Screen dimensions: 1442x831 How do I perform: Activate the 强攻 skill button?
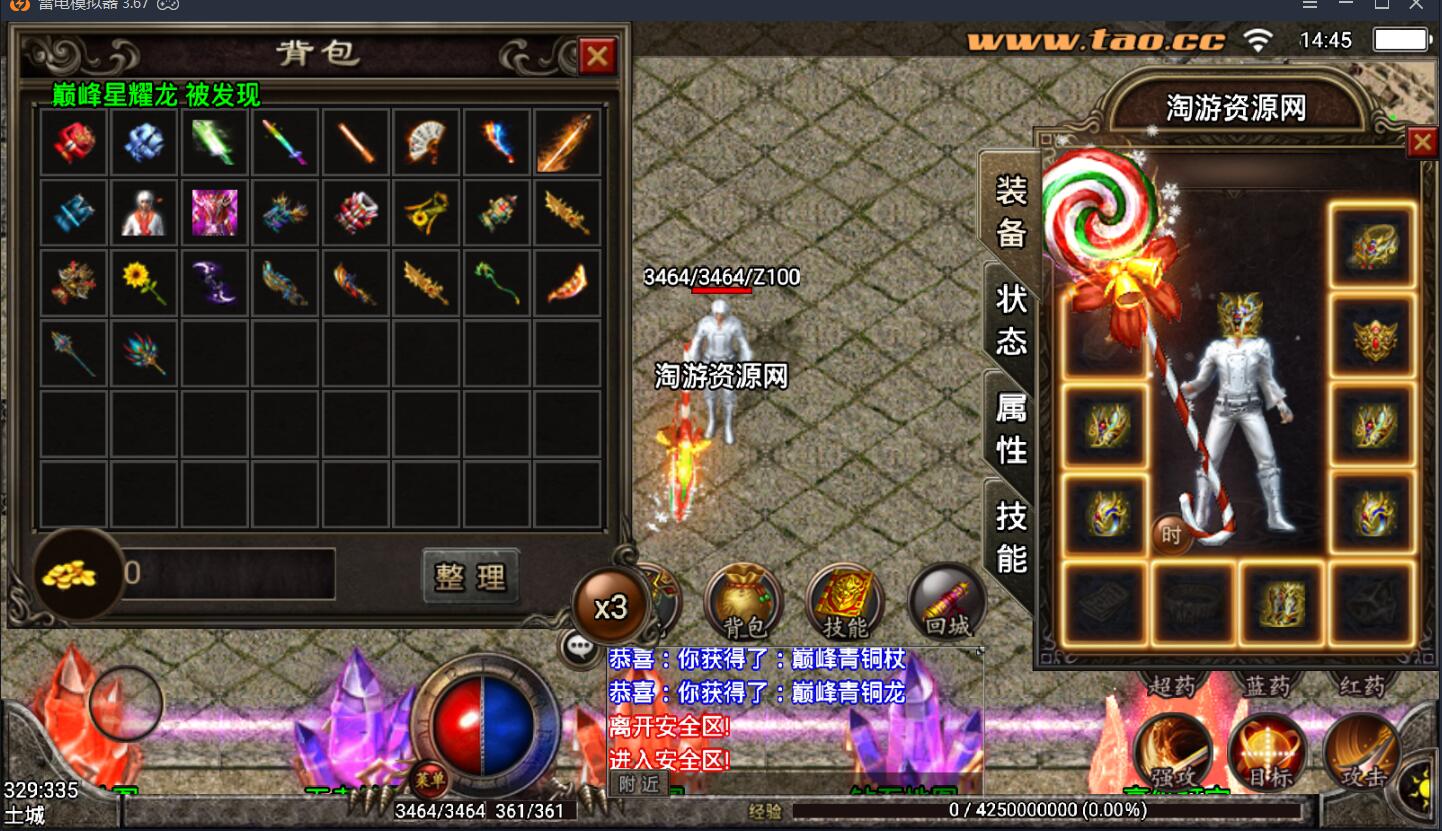point(1173,751)
